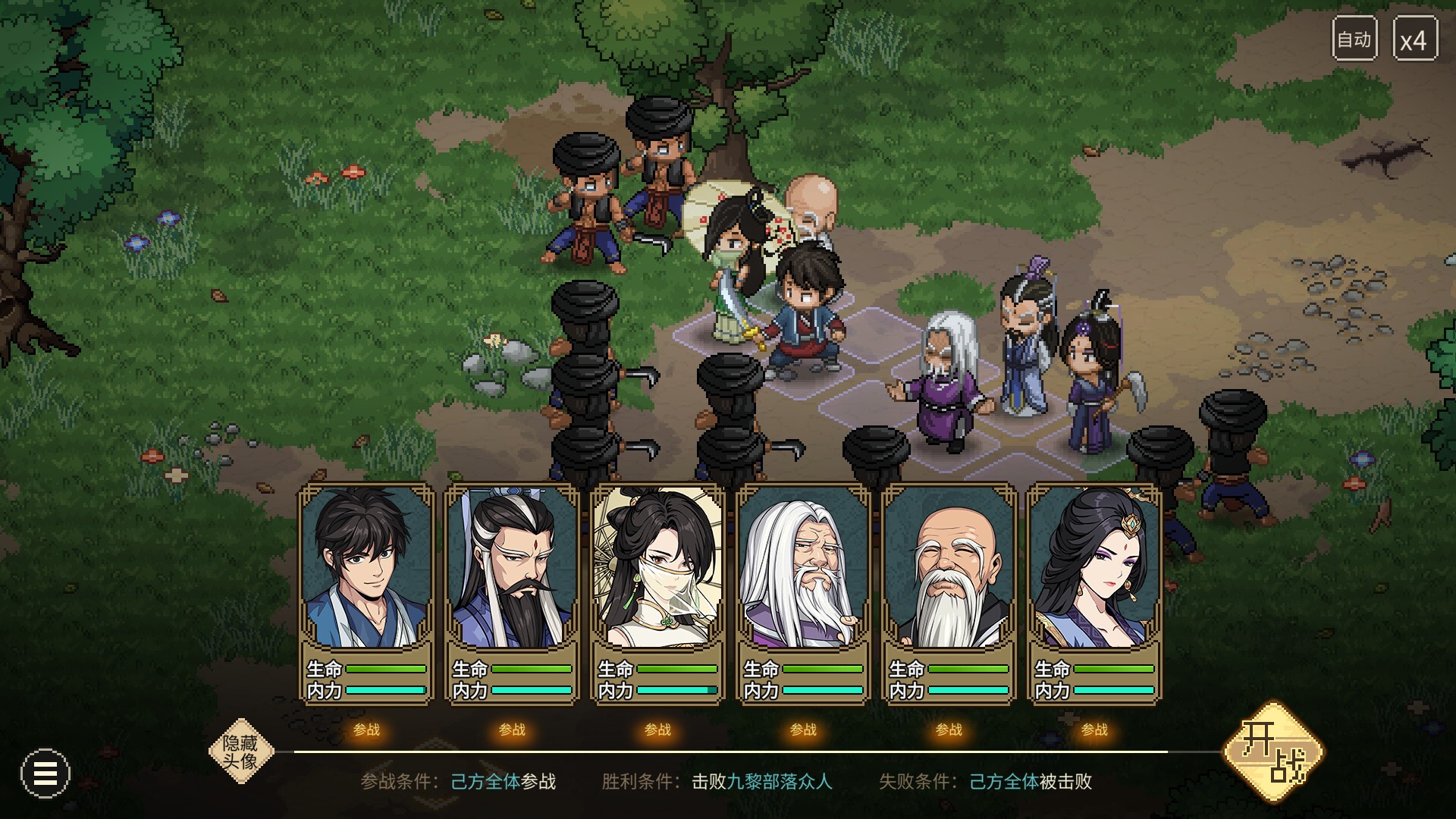The width and height of the screenshot is (1456, 819).
Task: Hide portraits with the 隐藏头像 button
Action: 240,751
